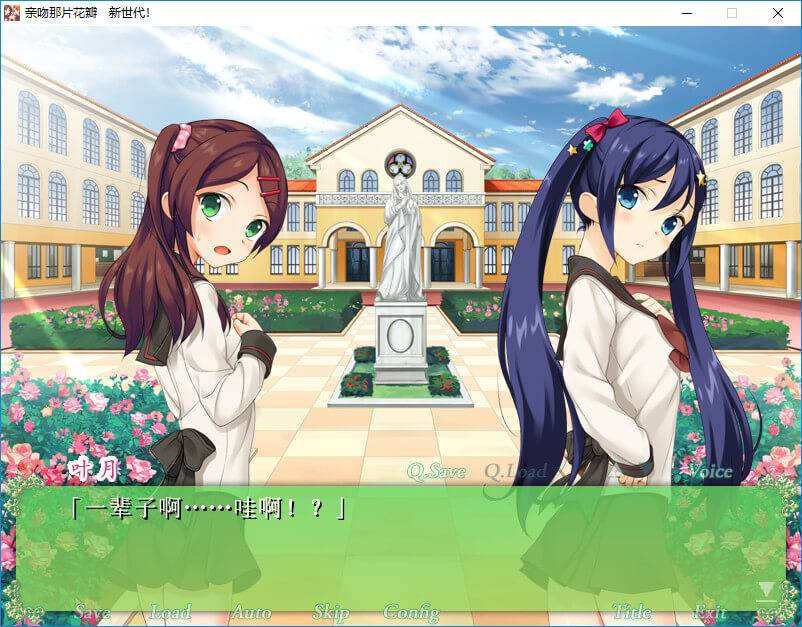802x627 pixels.
Task: Open the Load menu
Action: pyautogui.click(x=170, y=612)
